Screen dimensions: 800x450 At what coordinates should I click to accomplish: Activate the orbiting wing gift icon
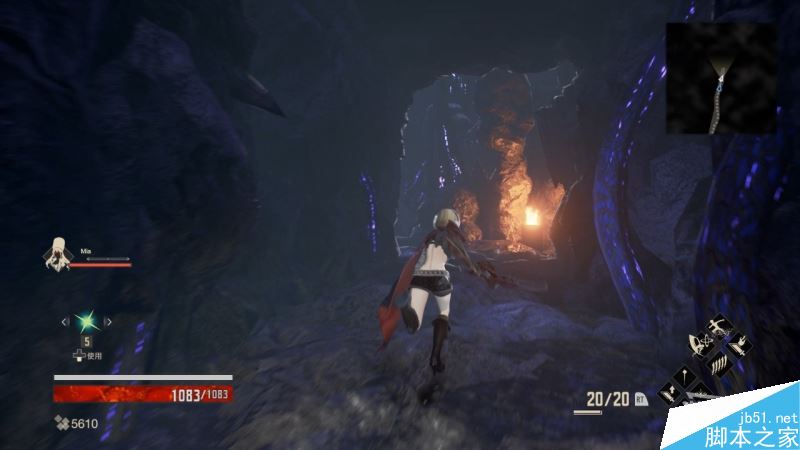(701, 343)
